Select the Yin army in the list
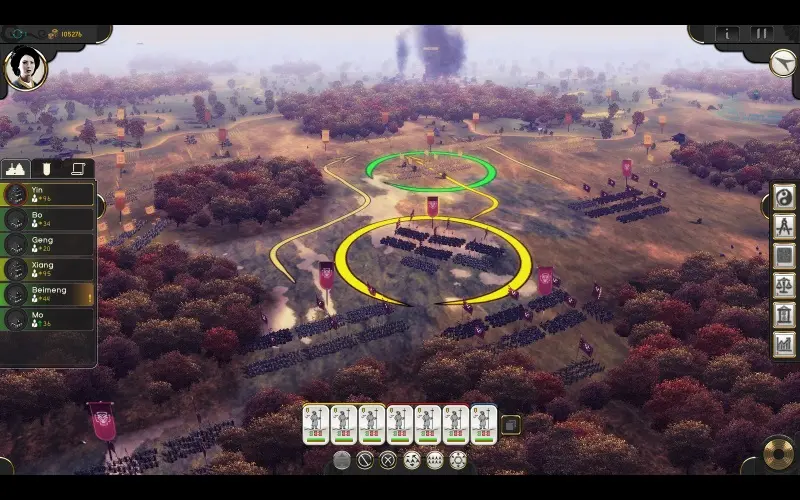800x500 pixels. coord(50,193)
